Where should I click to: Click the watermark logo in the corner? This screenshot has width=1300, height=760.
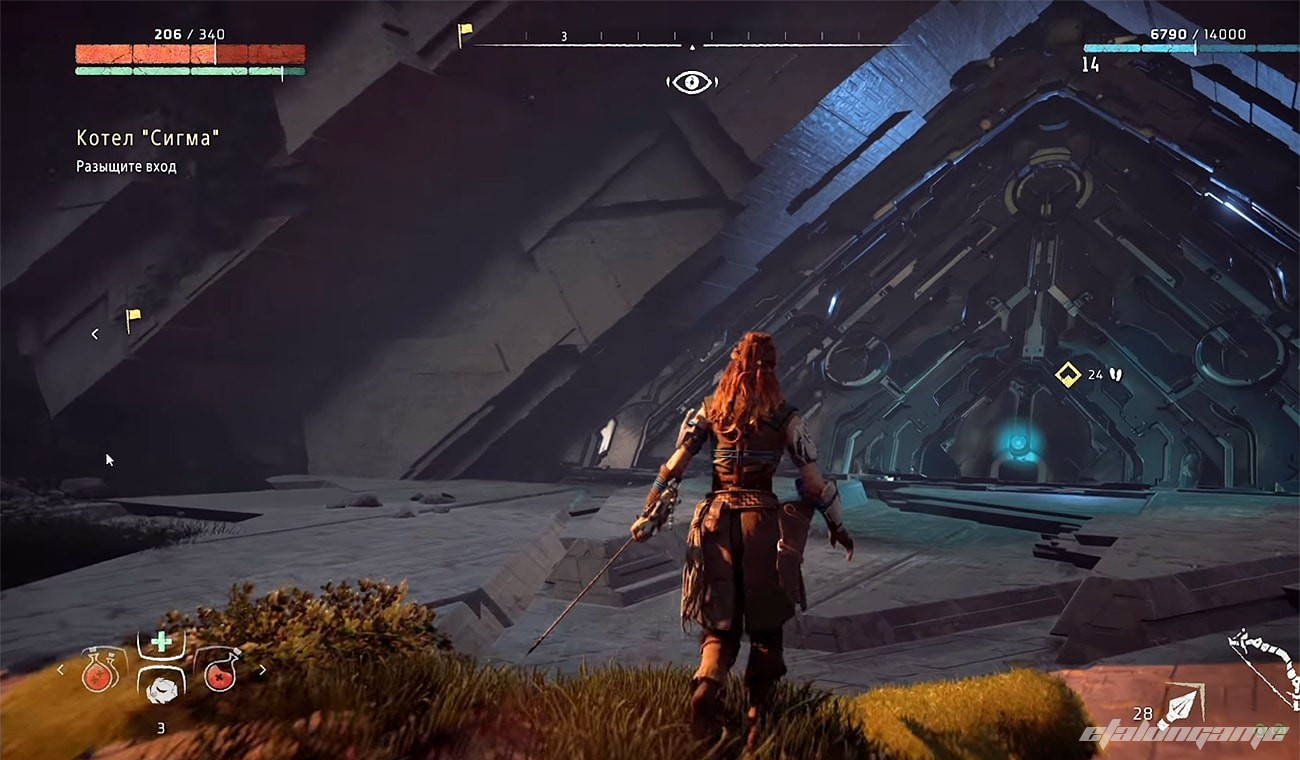(x=1184, y=736)
